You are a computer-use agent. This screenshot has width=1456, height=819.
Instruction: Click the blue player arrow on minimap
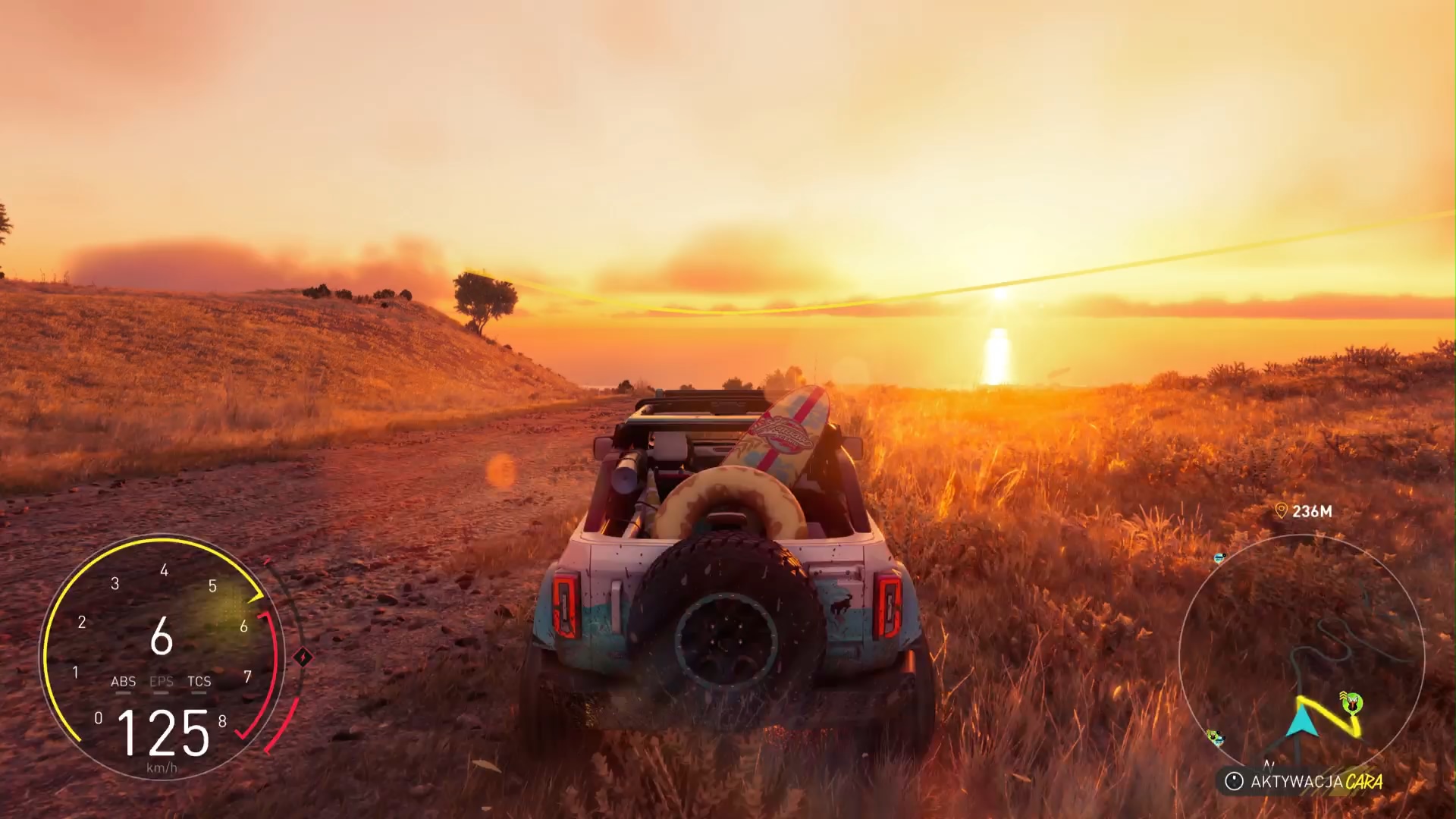coord(1304,720)
